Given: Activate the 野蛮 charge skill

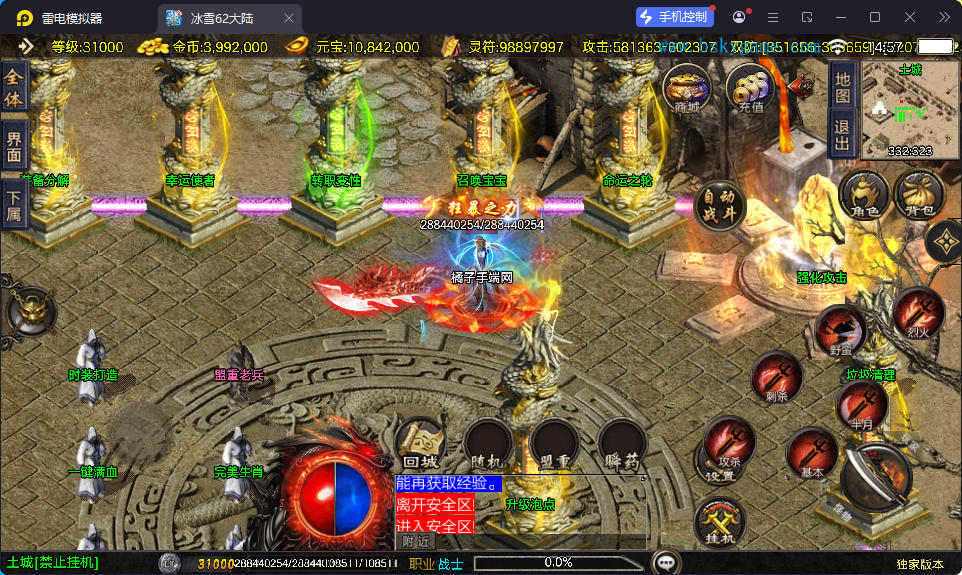Looking at the screenshot, I should point(840,331).
